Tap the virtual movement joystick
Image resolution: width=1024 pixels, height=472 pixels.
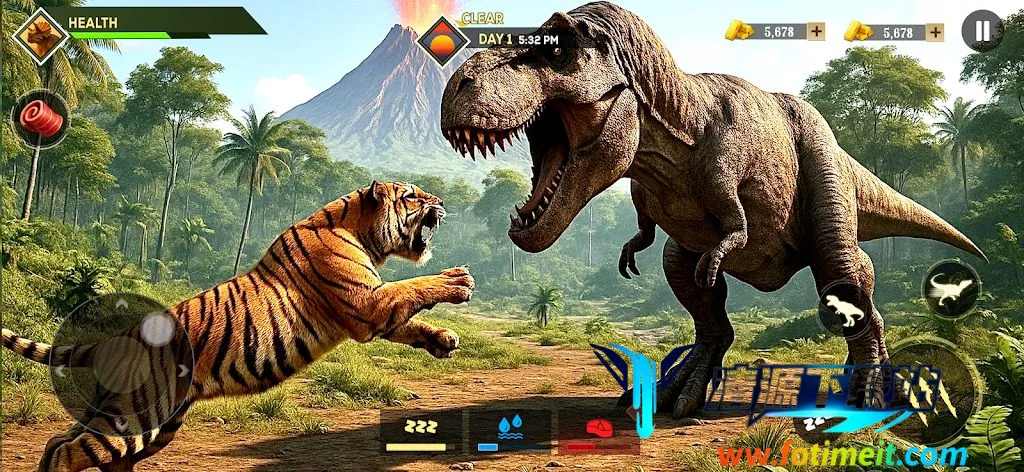tap(122, 362)
